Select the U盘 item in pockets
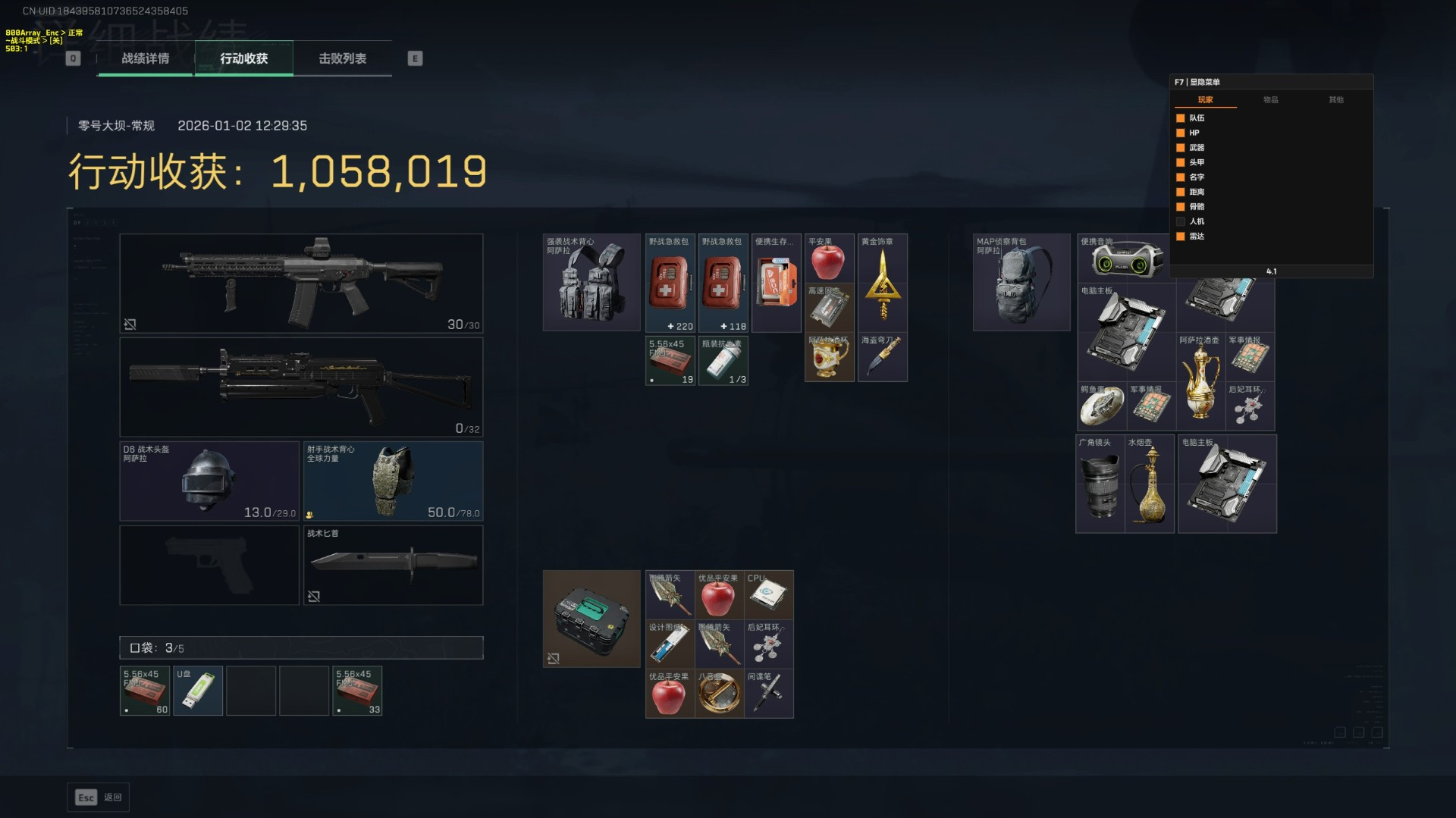Viewport: 1456px width, 818px height. point(198,691)
